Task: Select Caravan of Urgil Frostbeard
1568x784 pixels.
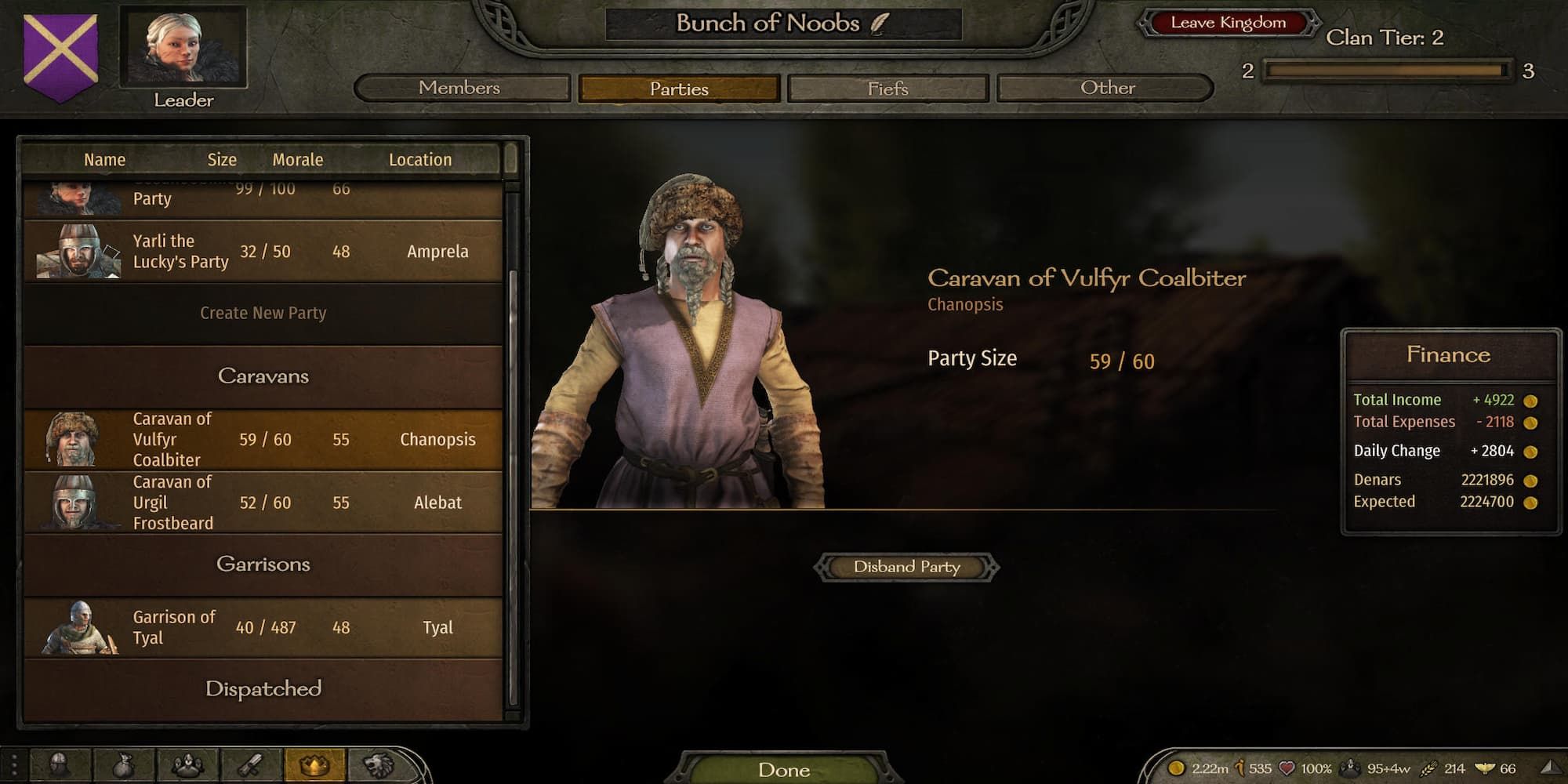Action: click(x=263, y=503)
